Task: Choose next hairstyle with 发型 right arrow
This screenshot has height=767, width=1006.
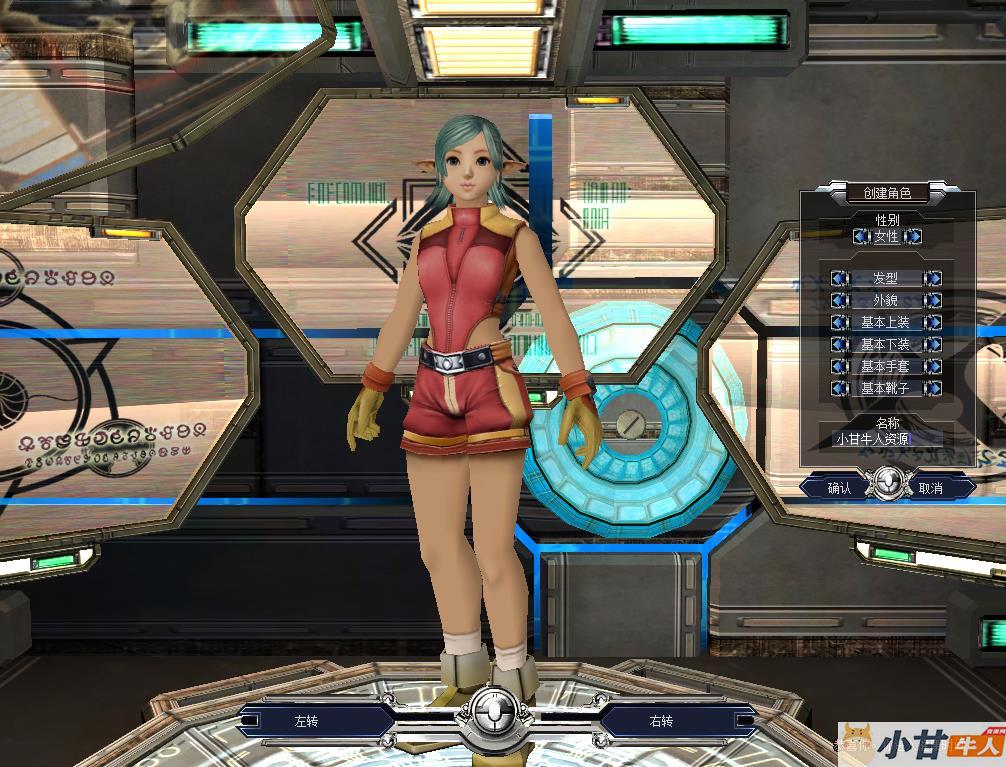Action: pyautogui.click(x=932, y=279)
